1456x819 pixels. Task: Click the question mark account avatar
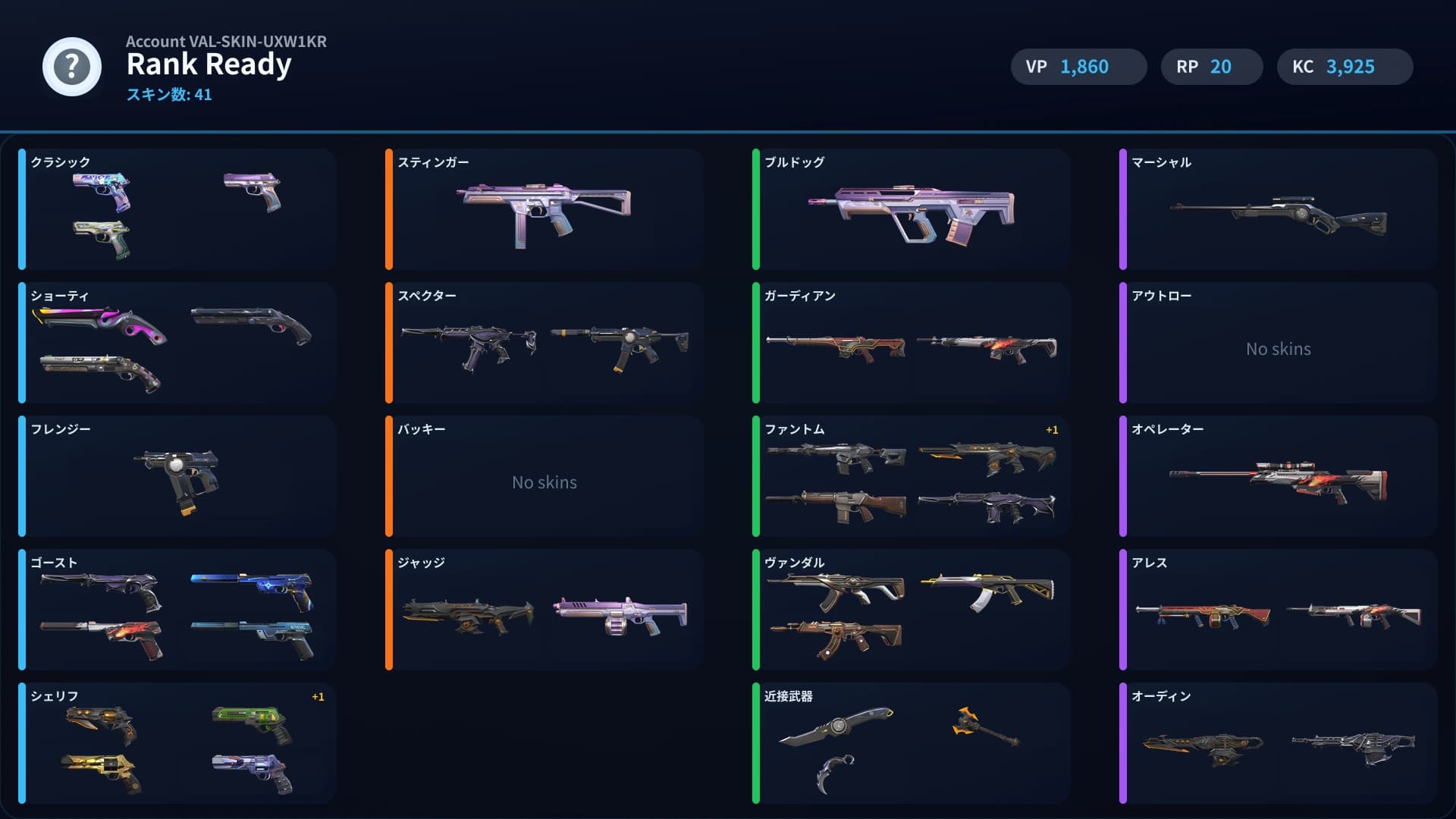71,67
